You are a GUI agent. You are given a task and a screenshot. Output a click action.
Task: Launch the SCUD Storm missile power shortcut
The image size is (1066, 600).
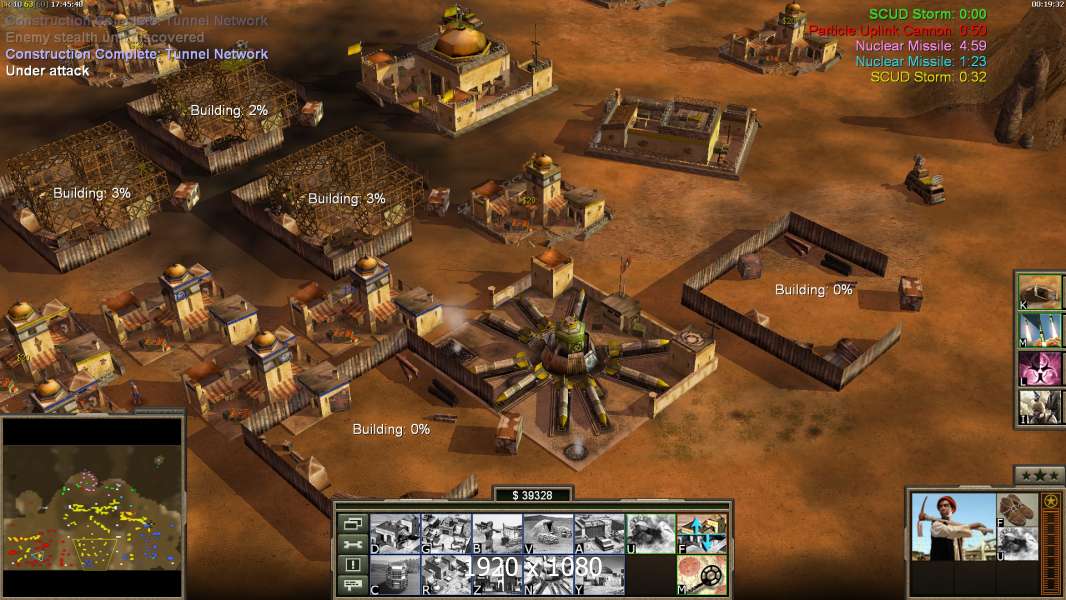pos(1041,330)
